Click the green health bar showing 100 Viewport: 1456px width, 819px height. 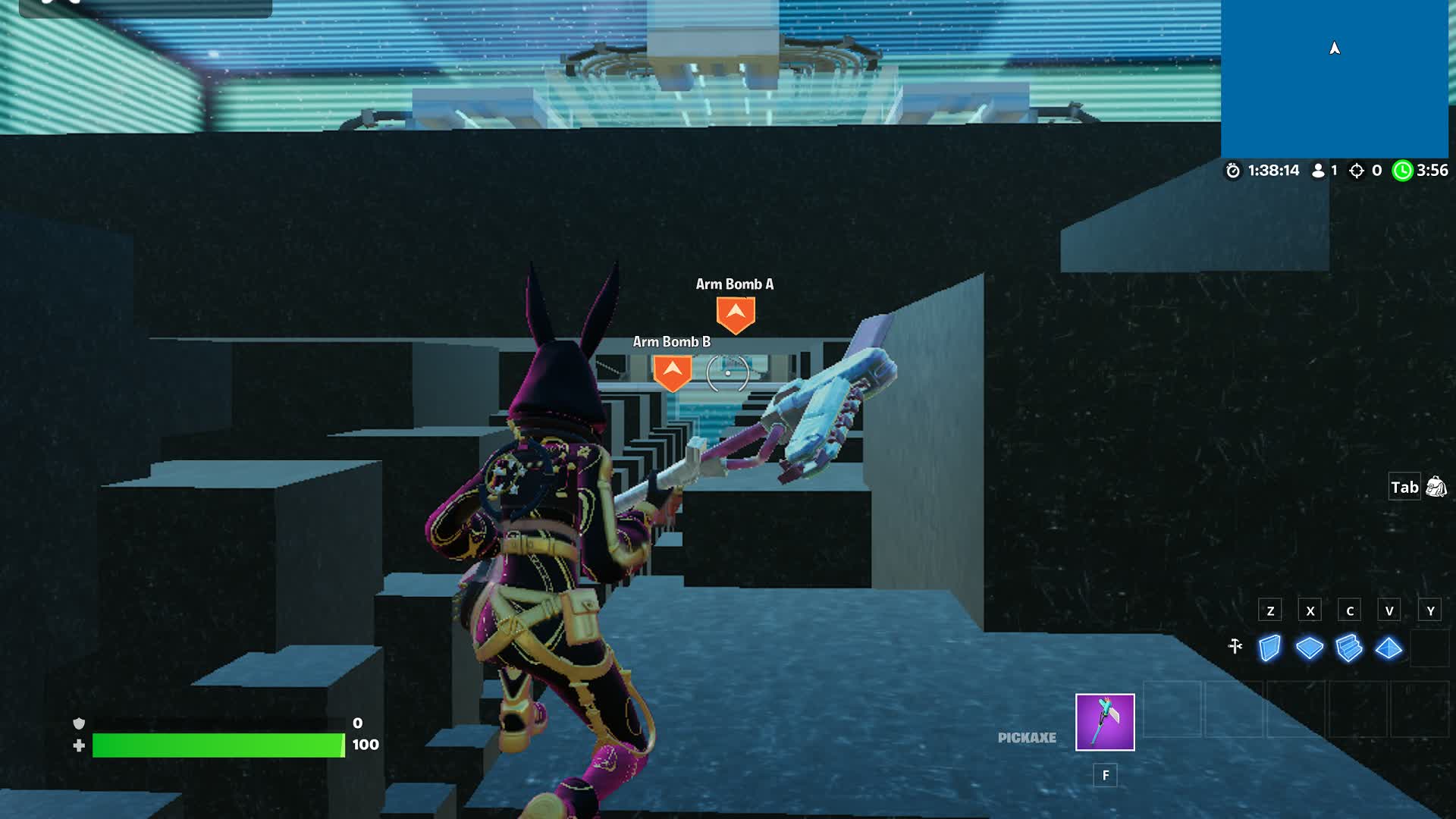tap(216, 745)
